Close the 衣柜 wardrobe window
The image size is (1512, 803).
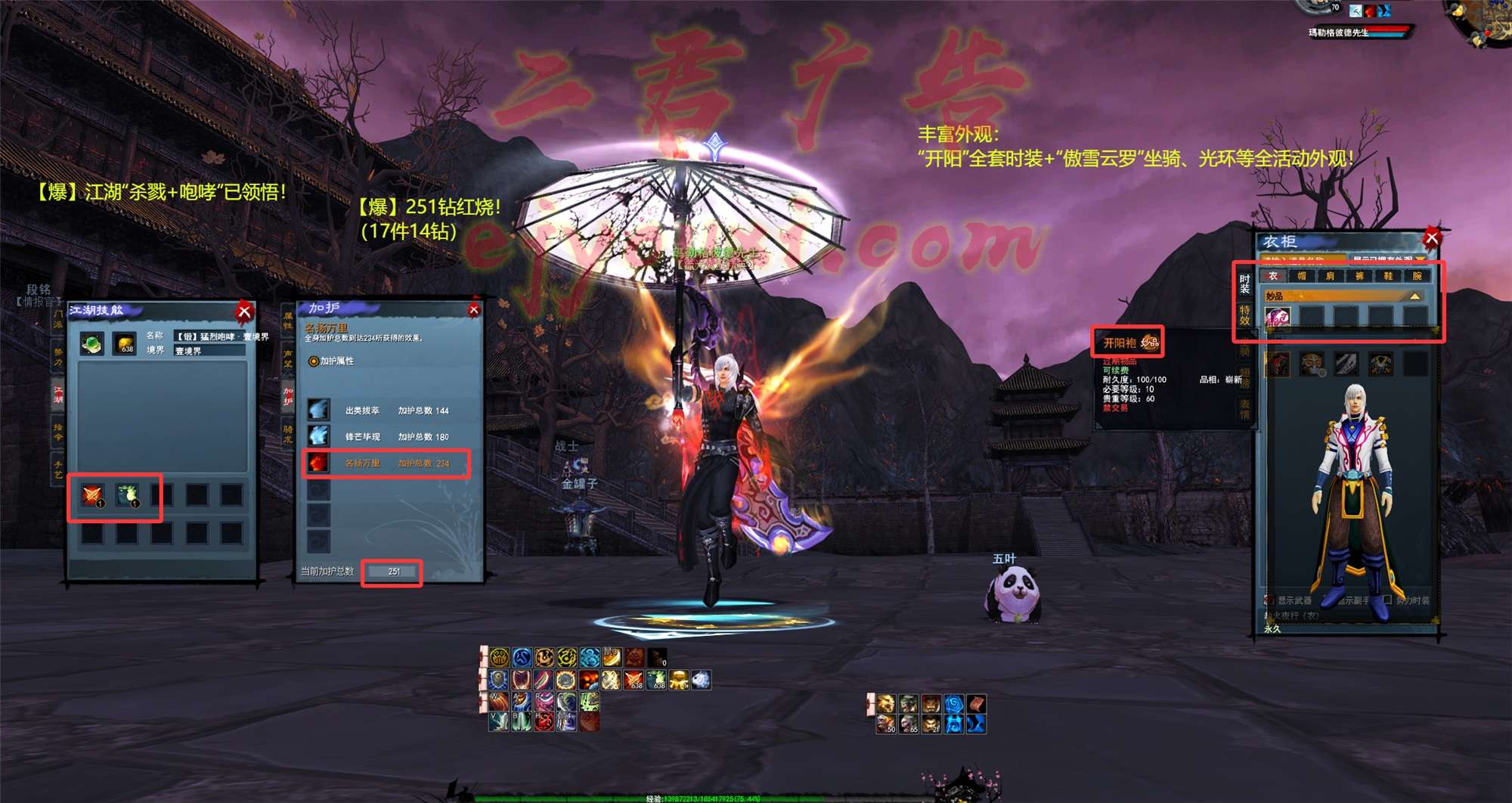coord(1431,239)
